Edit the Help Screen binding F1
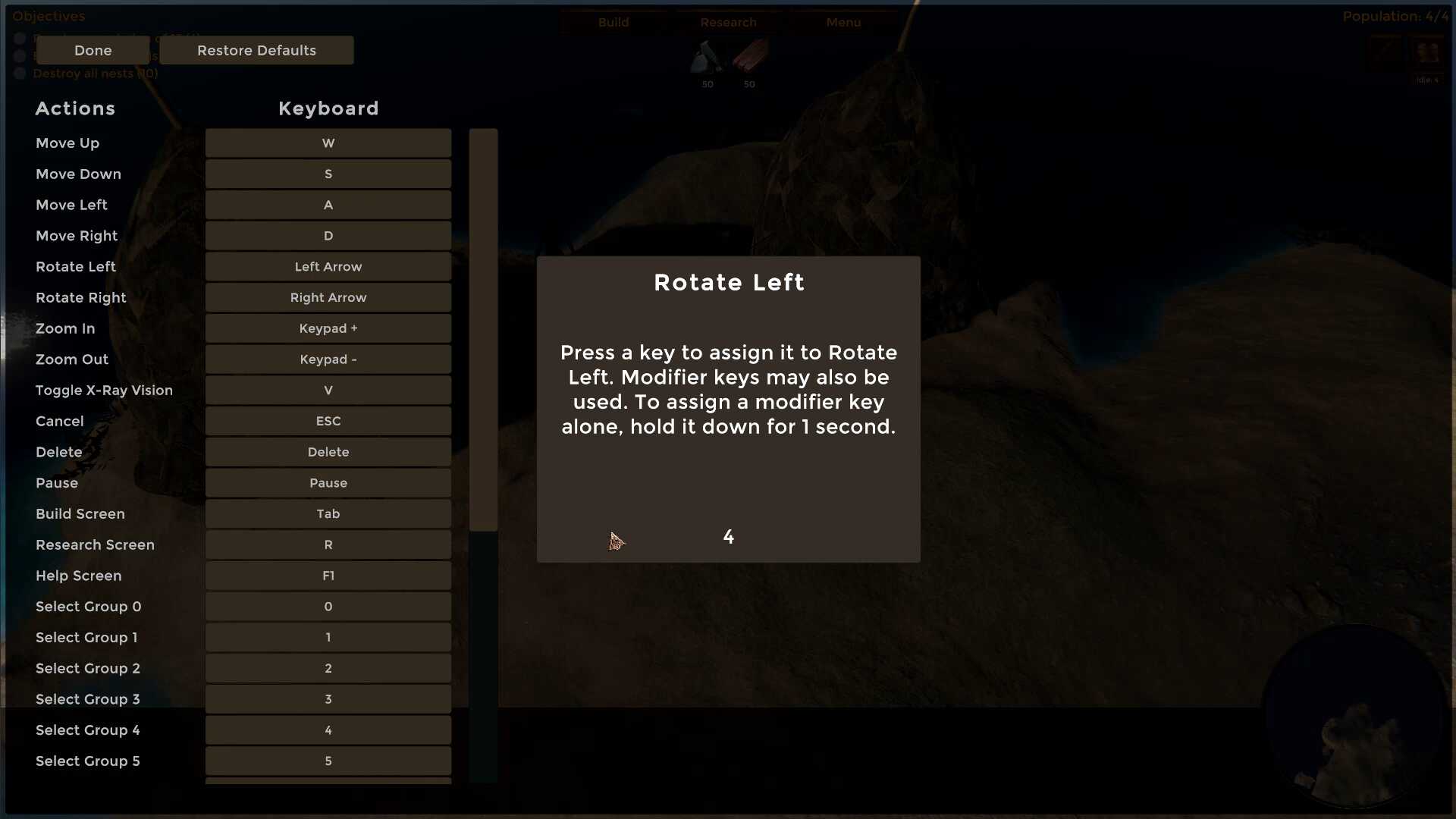The width and height of the screenshot is (1456, 819). [x=328, y=576]
